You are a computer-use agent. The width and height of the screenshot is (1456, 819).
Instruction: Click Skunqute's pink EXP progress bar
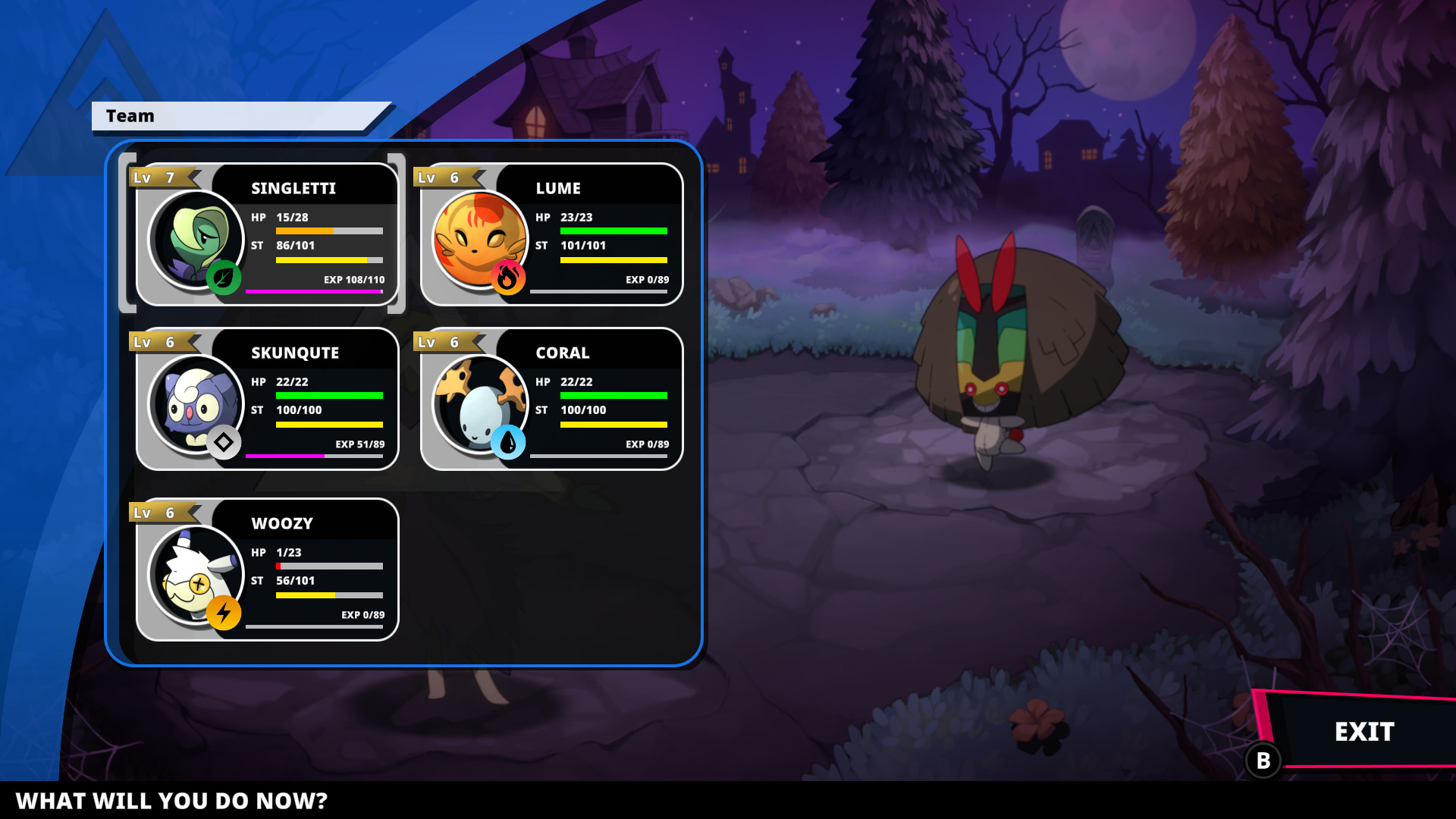287,457
